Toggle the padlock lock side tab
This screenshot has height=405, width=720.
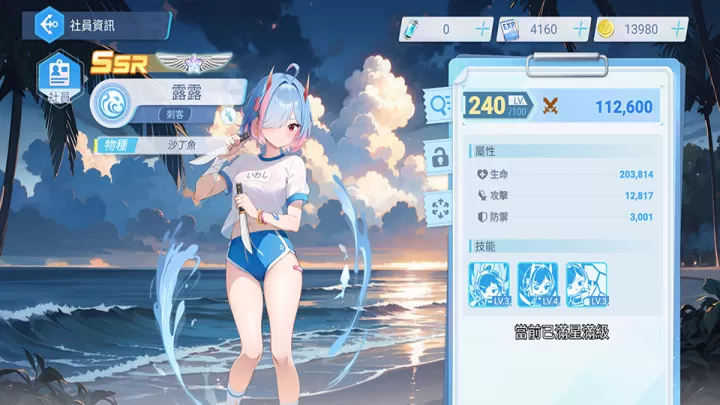(x=439, y=155)
